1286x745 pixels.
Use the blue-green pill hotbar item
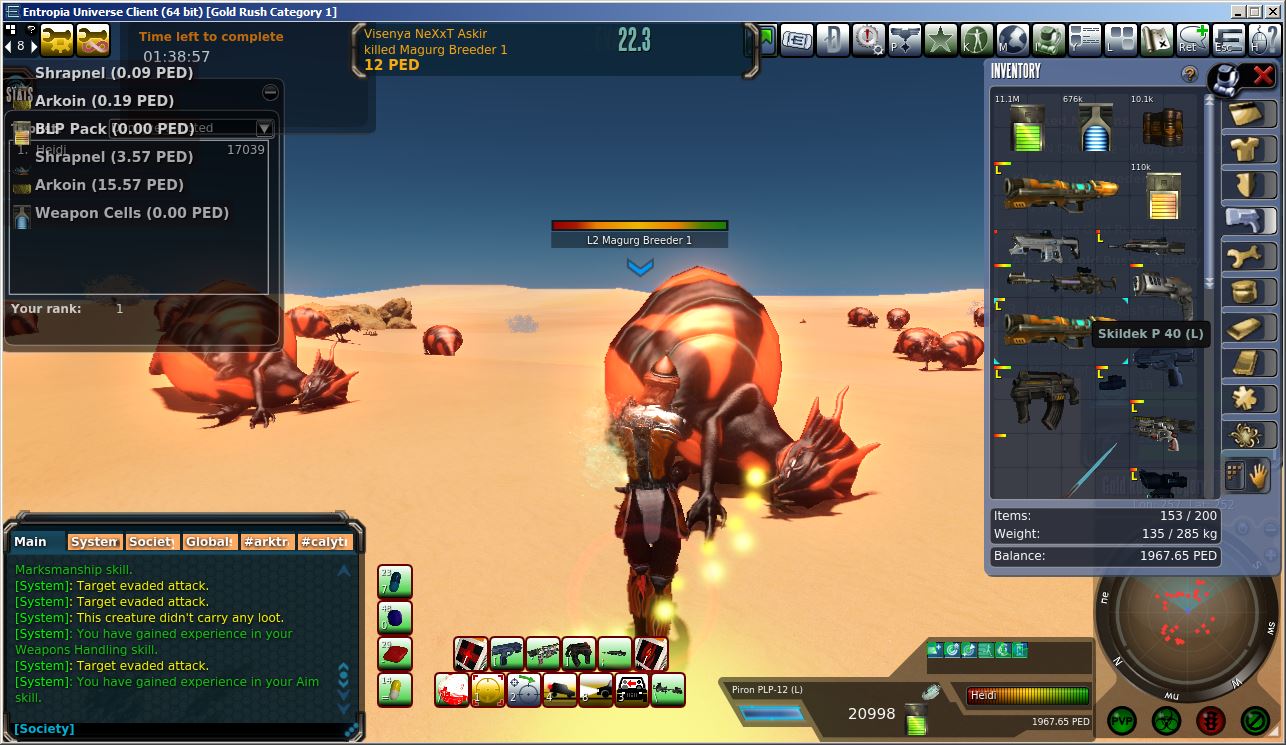[x=395, y=581]
